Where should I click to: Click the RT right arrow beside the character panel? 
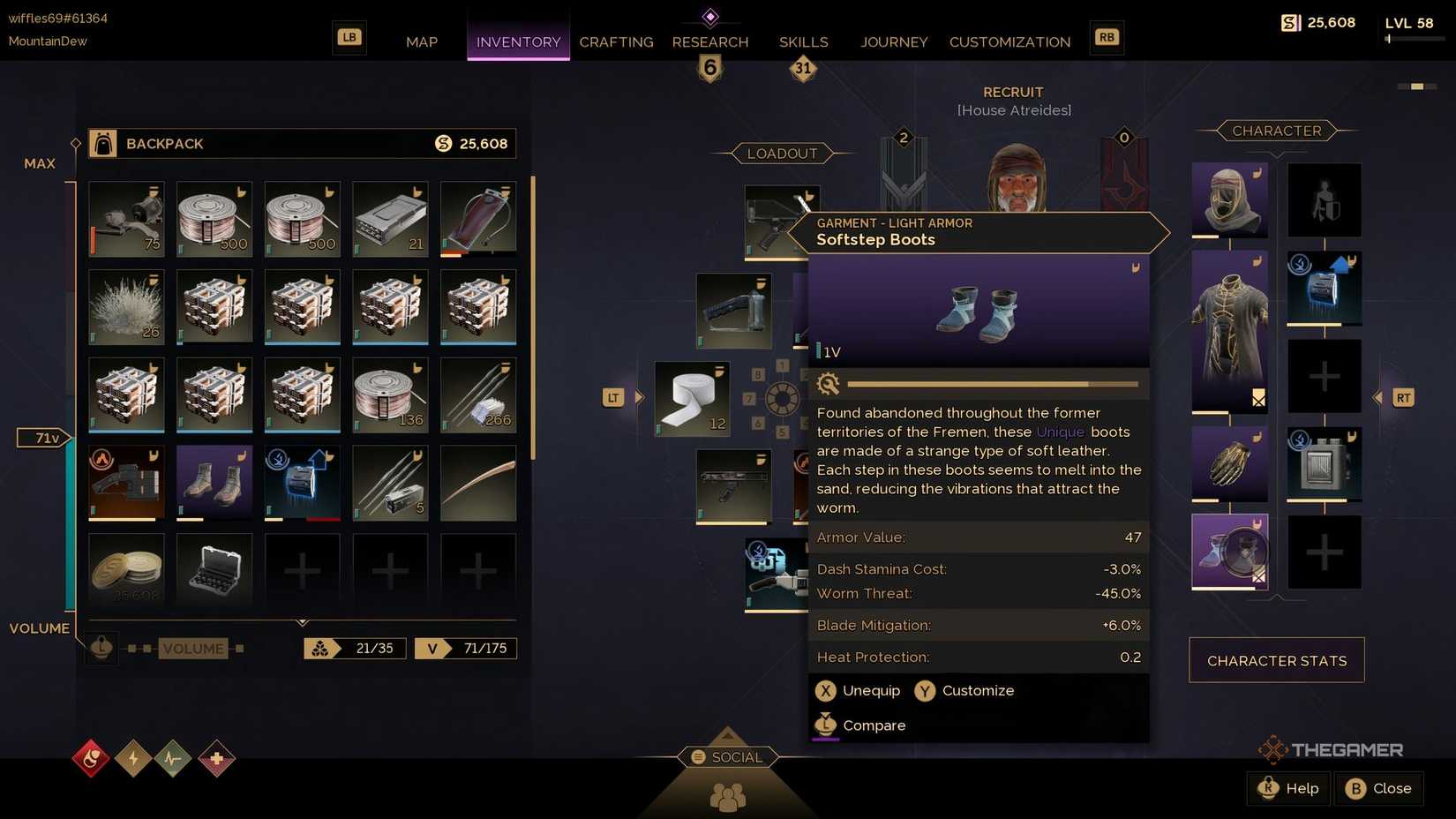pyautogui.click(x=1402, y=398)
